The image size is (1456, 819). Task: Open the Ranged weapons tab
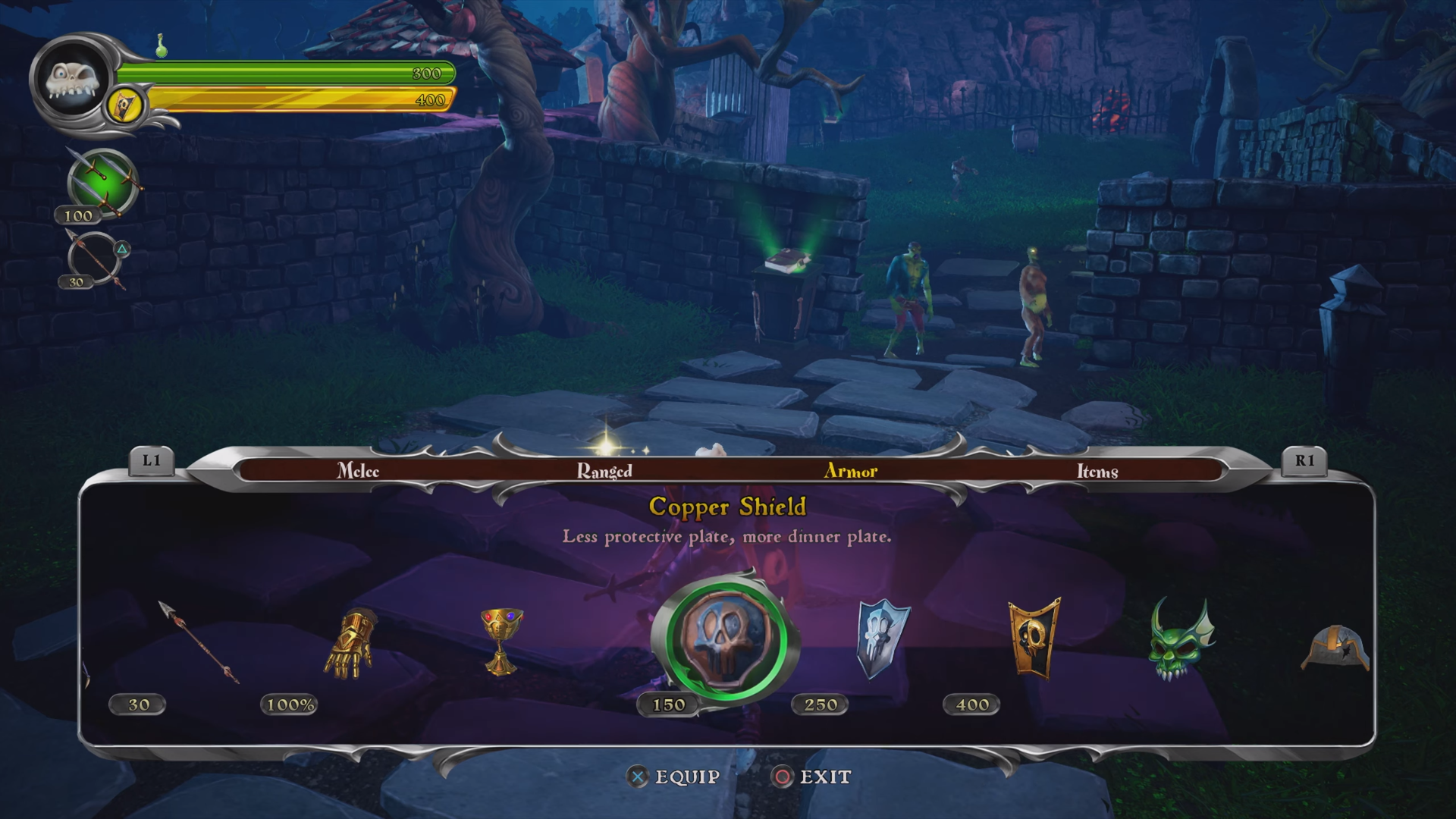coord(604,471)
